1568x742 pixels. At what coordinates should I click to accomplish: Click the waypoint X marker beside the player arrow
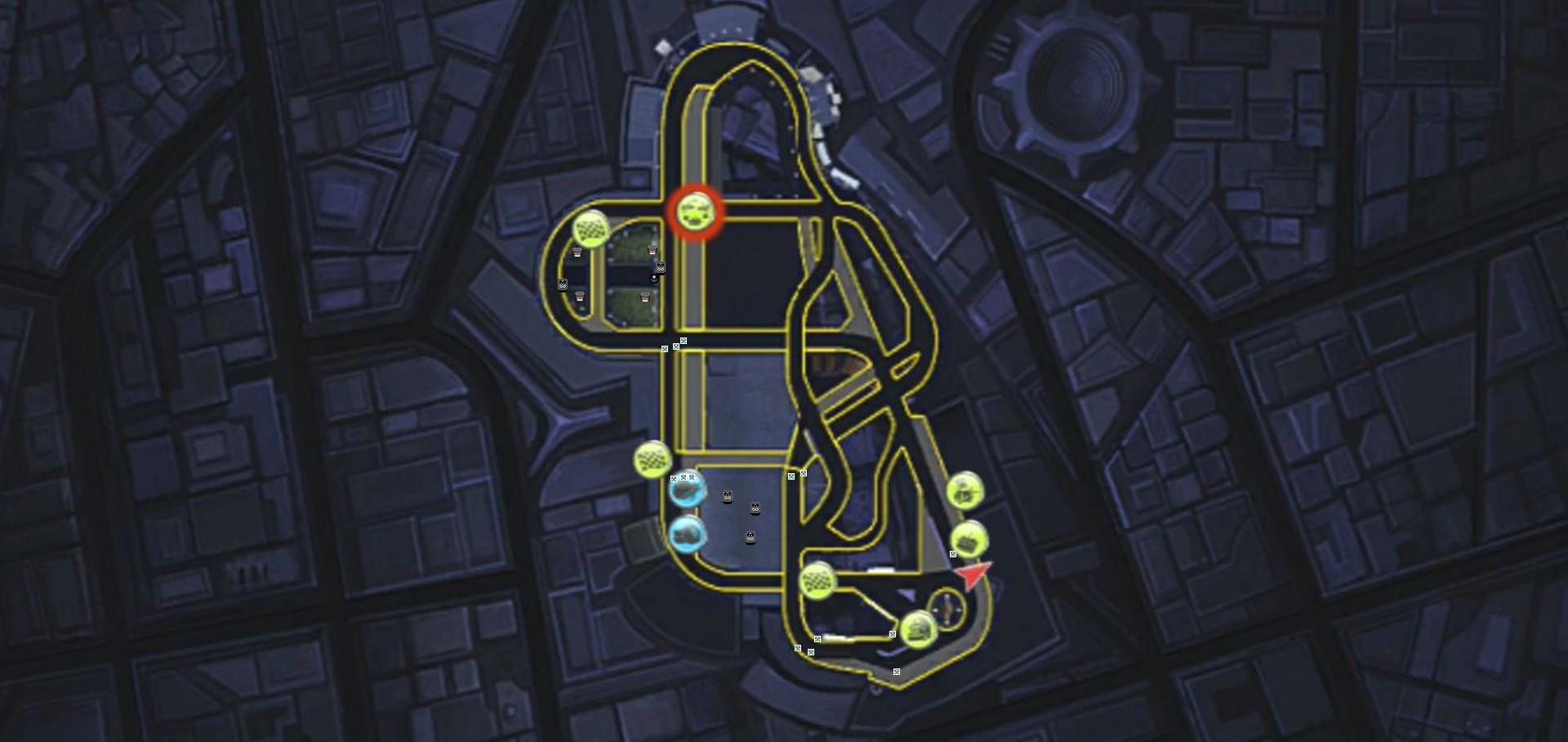(953, 554)
